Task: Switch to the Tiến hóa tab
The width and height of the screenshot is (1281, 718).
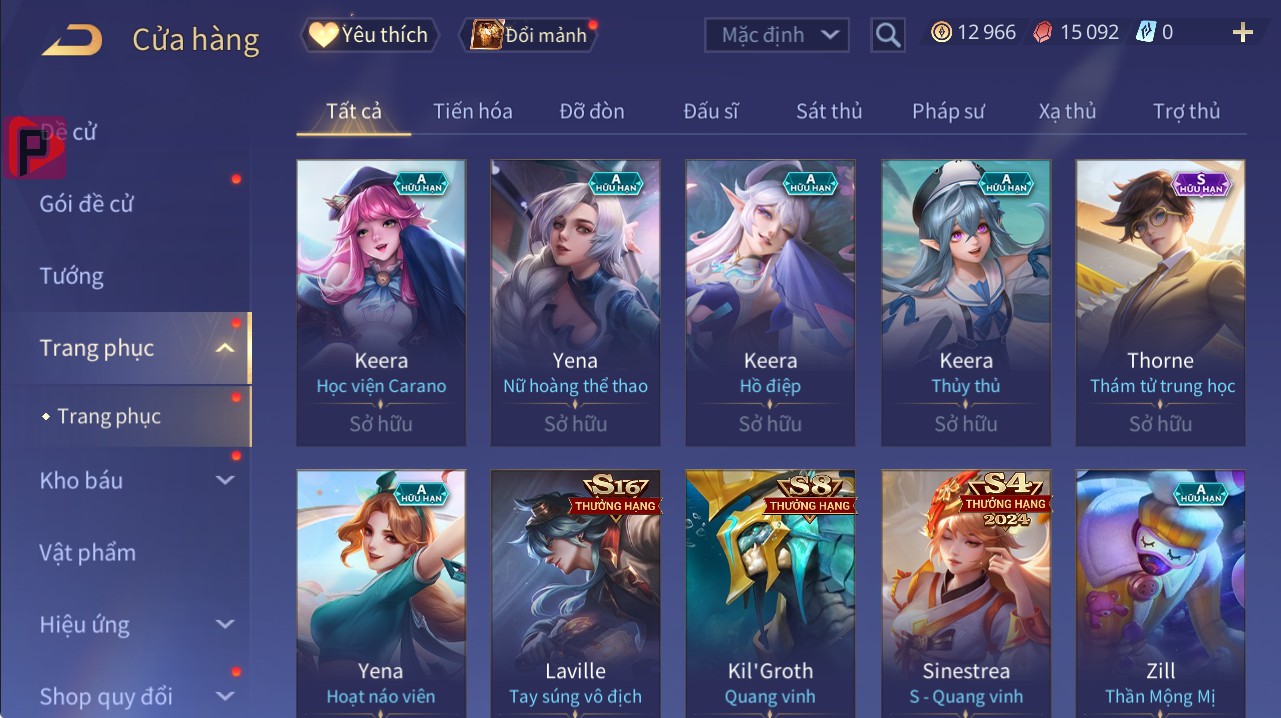Action: point(472,111)
